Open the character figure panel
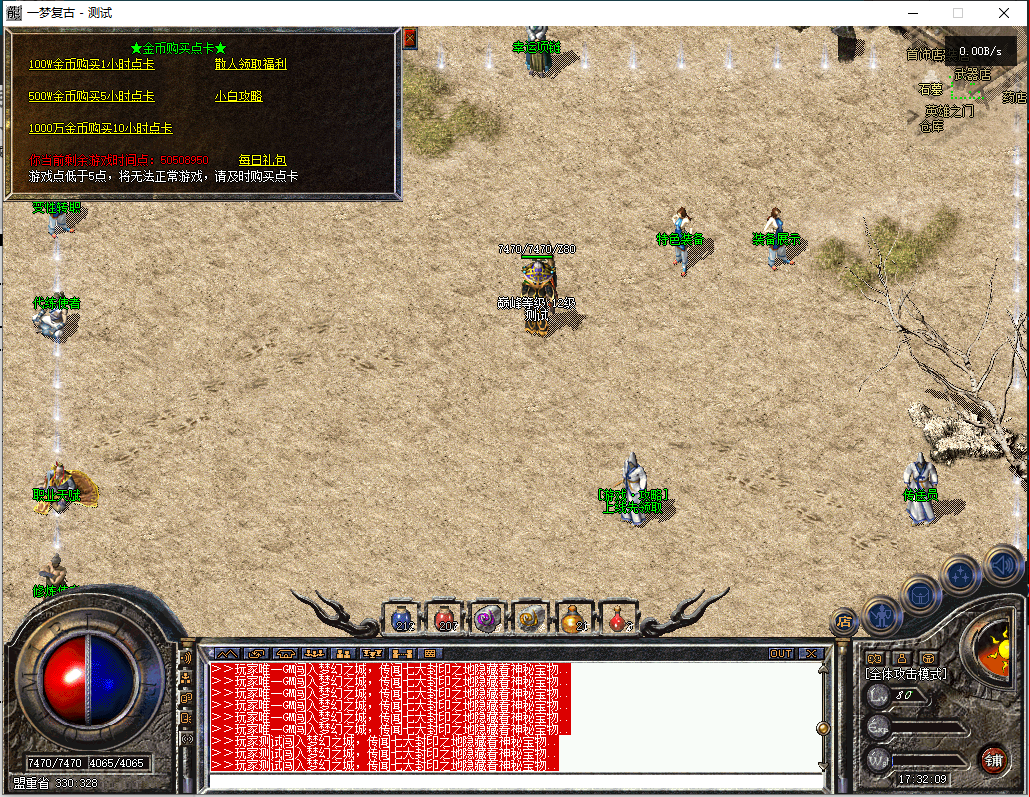1030x797 pixels. (x=882, y=614)
